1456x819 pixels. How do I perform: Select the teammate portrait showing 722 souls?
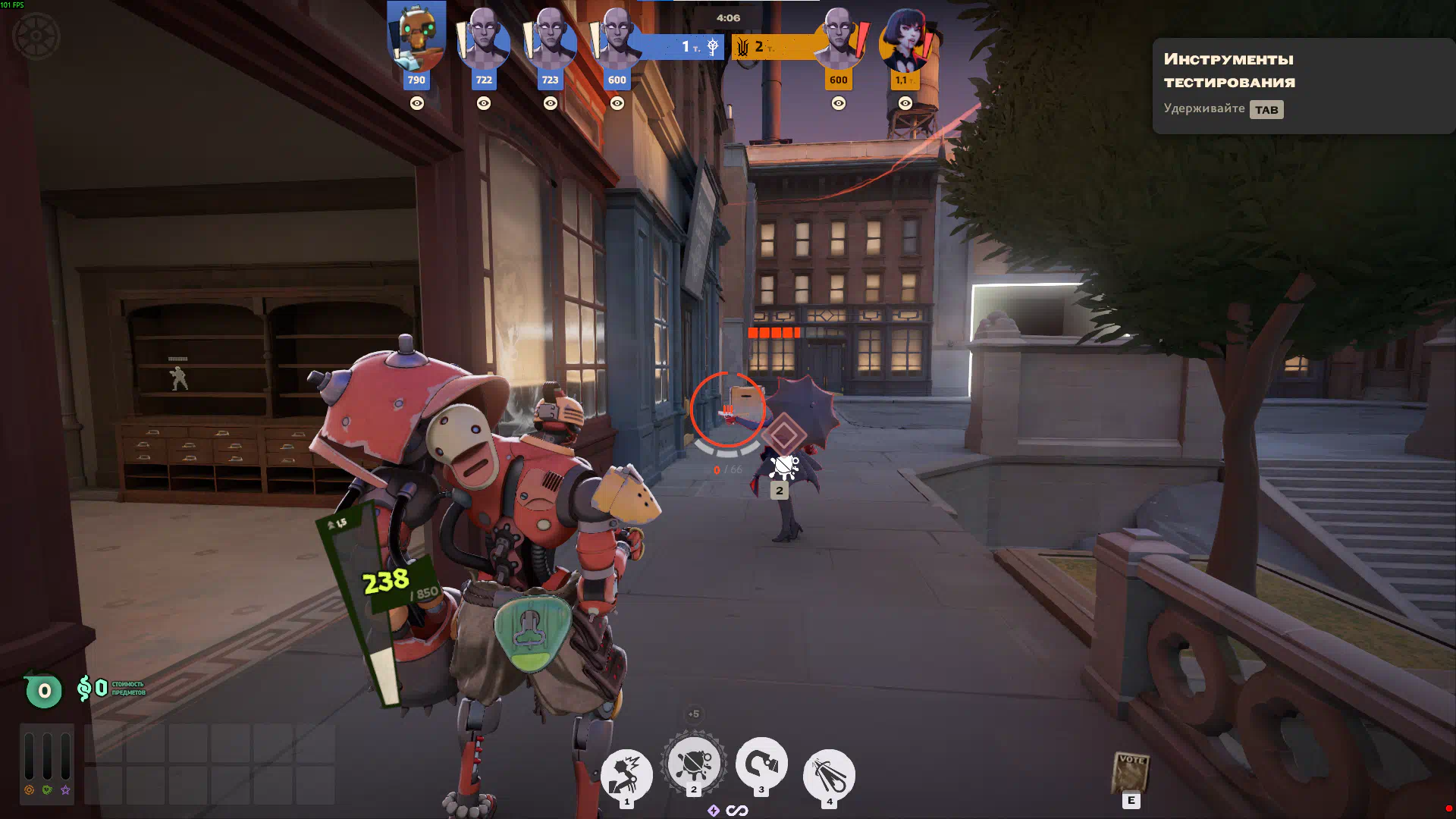click(x=484, y=38)
